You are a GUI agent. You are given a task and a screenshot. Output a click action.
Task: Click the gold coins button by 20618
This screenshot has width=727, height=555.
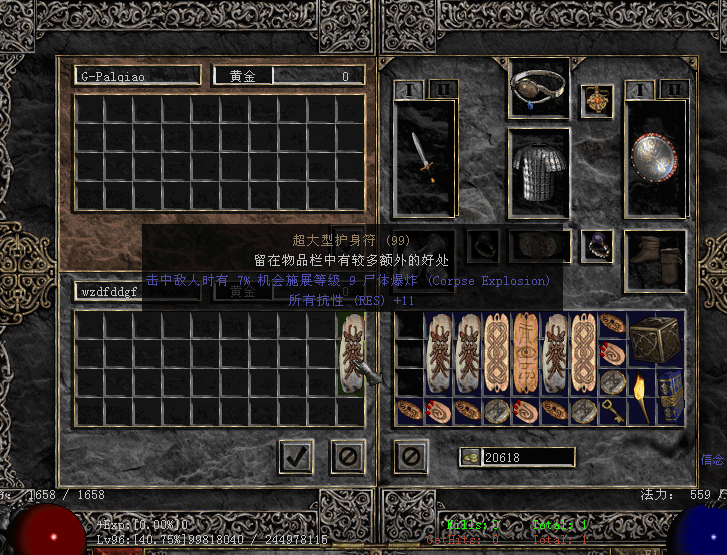(470, 457)
